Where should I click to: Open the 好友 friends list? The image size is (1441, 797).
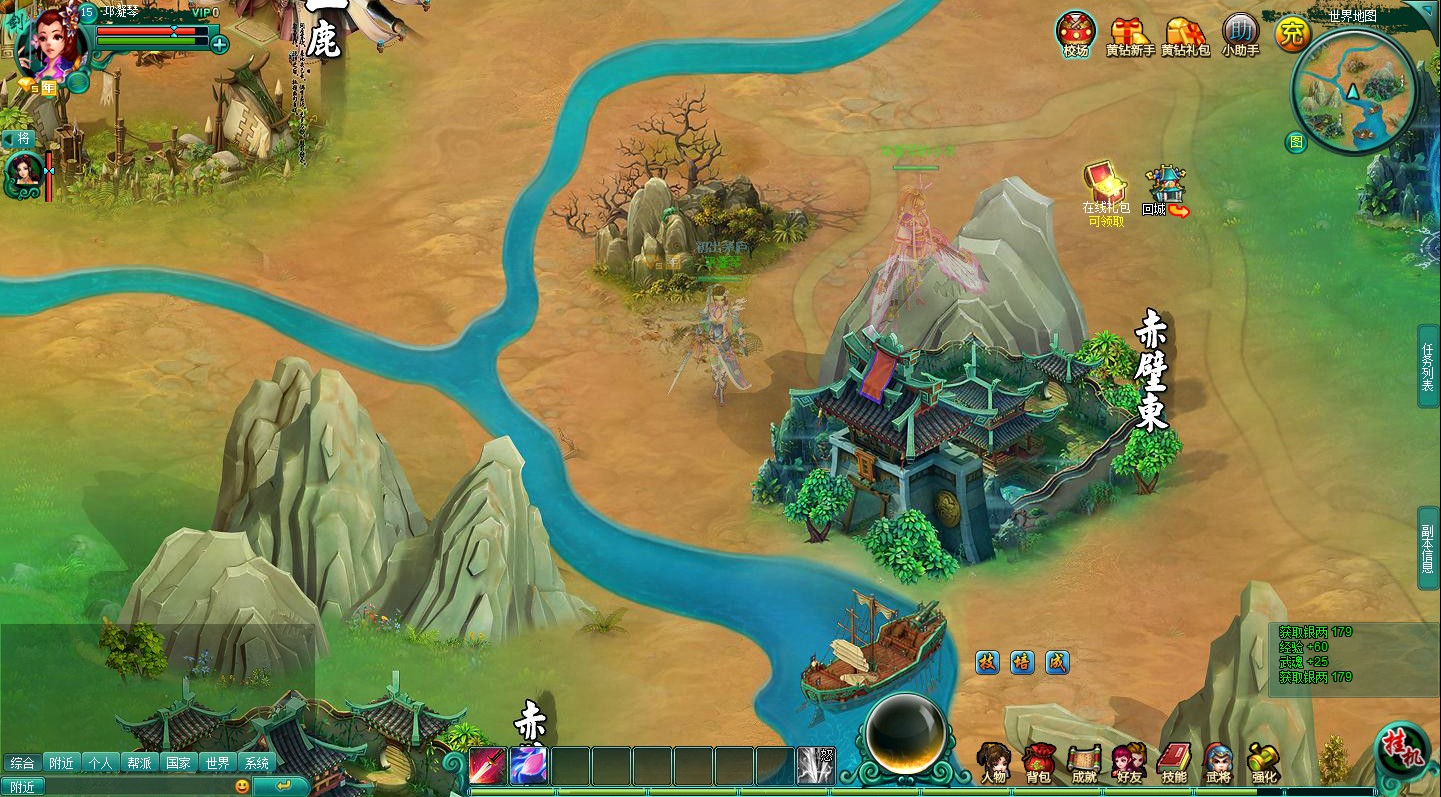click(1129, 762)
